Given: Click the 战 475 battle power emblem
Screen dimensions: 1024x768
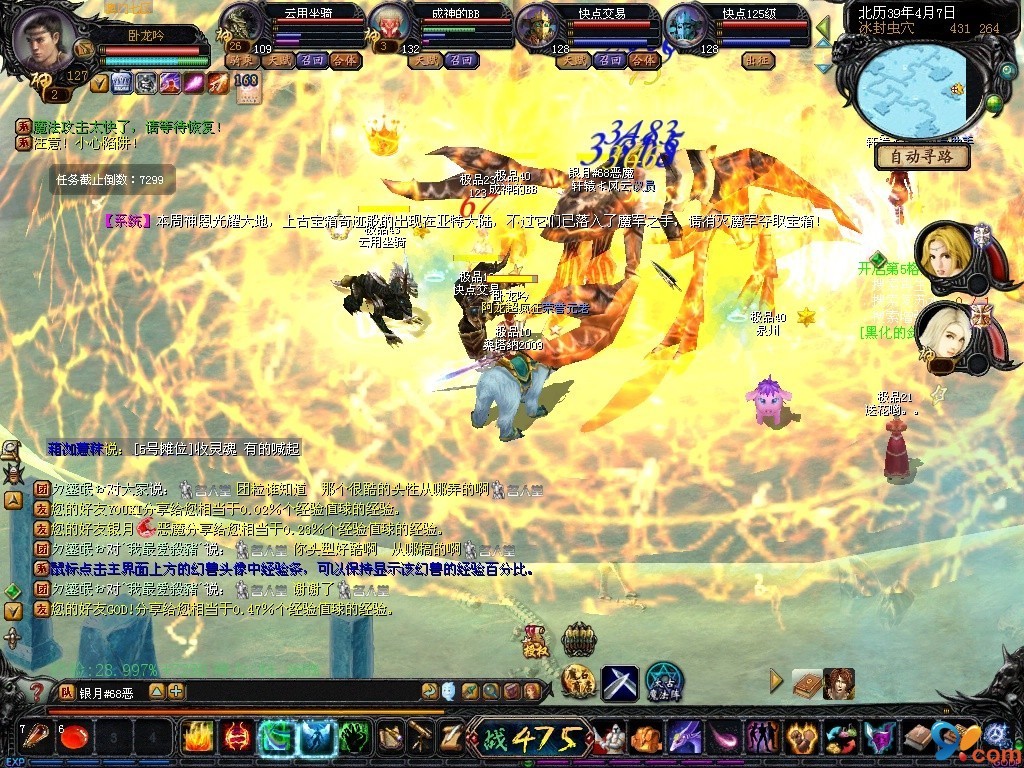Looking at the screenshot, I should coord(528,738).
